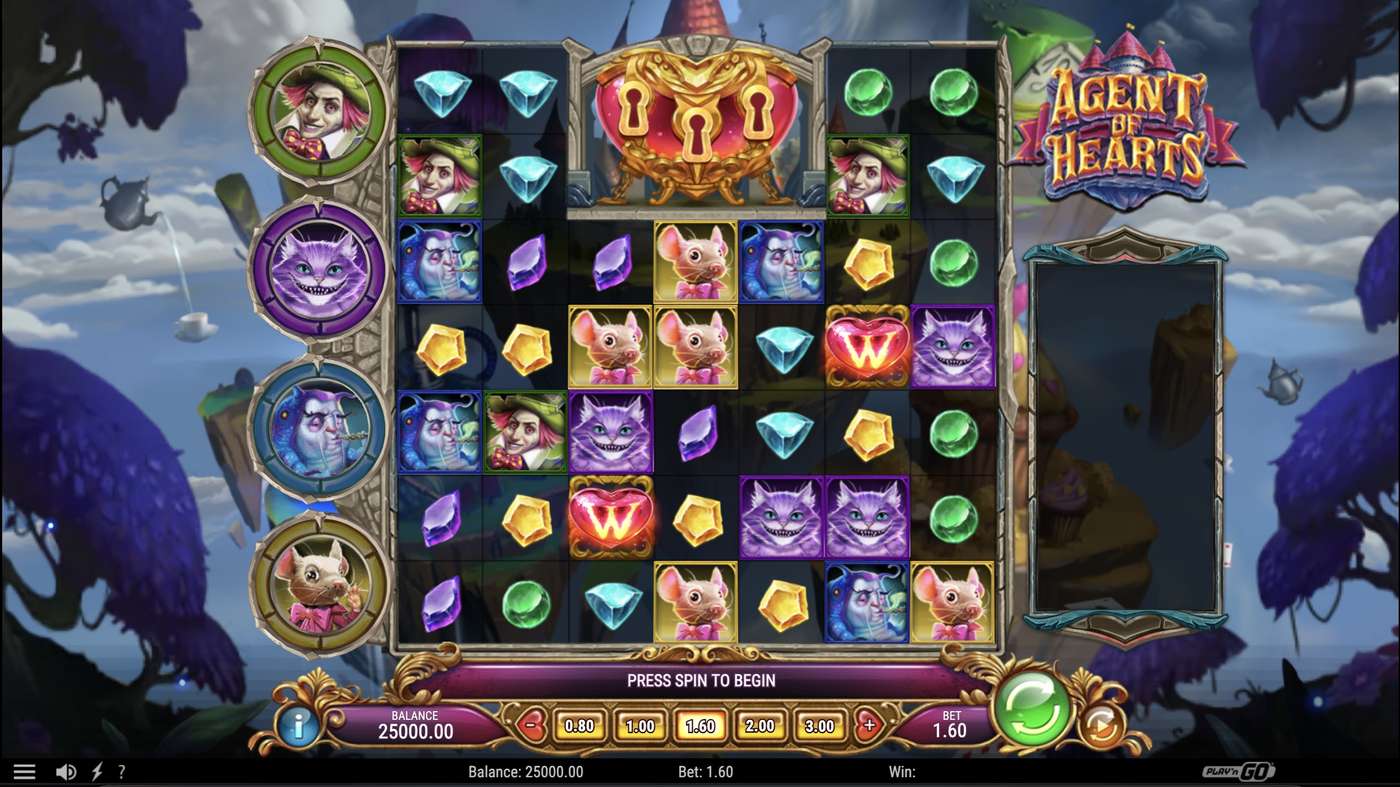Decrease bet with the minus heart button
This screenshot has width=1400, height=787.
click(530, 725)
